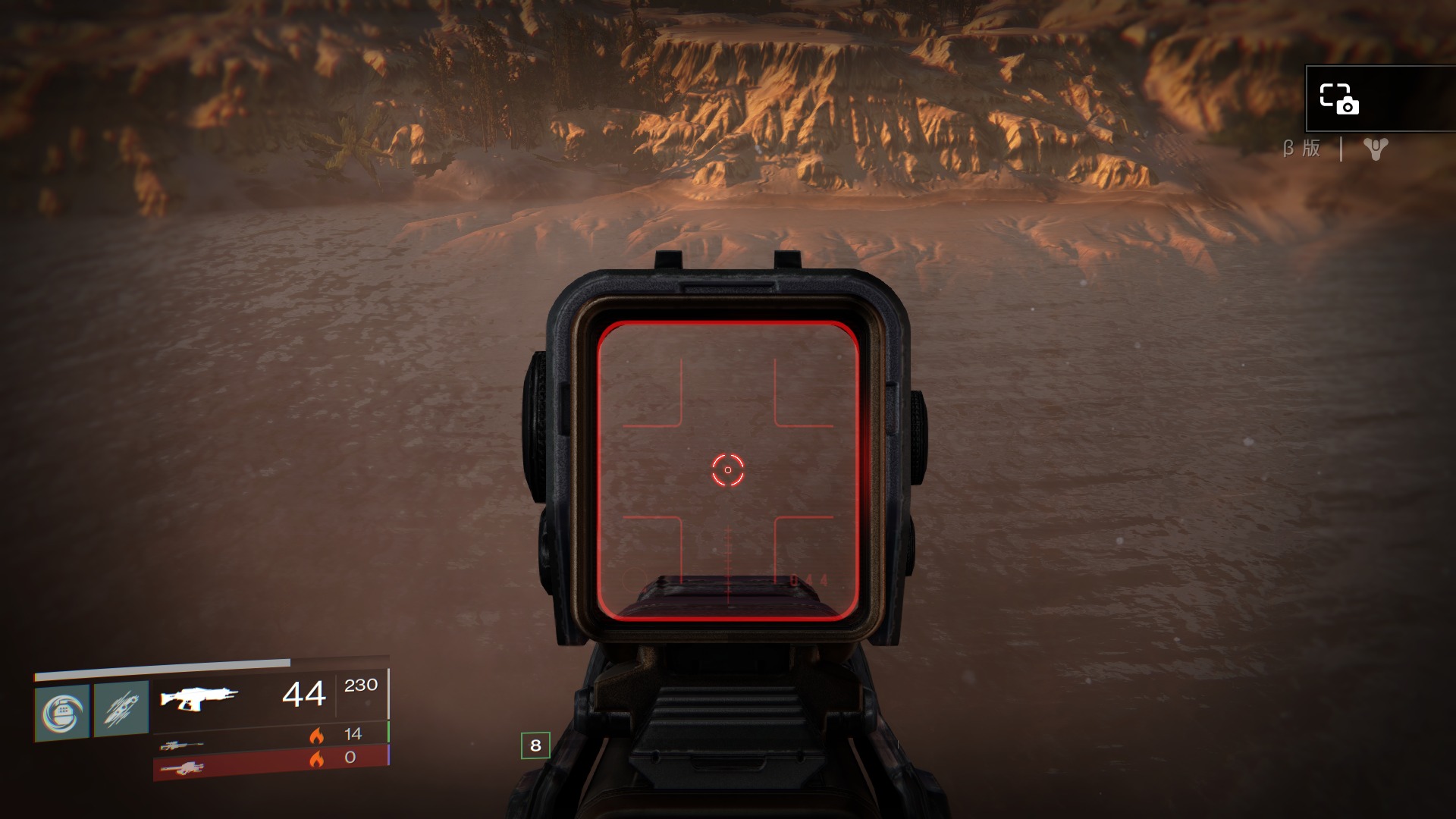The width and height of the screenshot is (1456, 819).
Task: Activate the claw-slash melee ability icon
Action: [121, 709]
